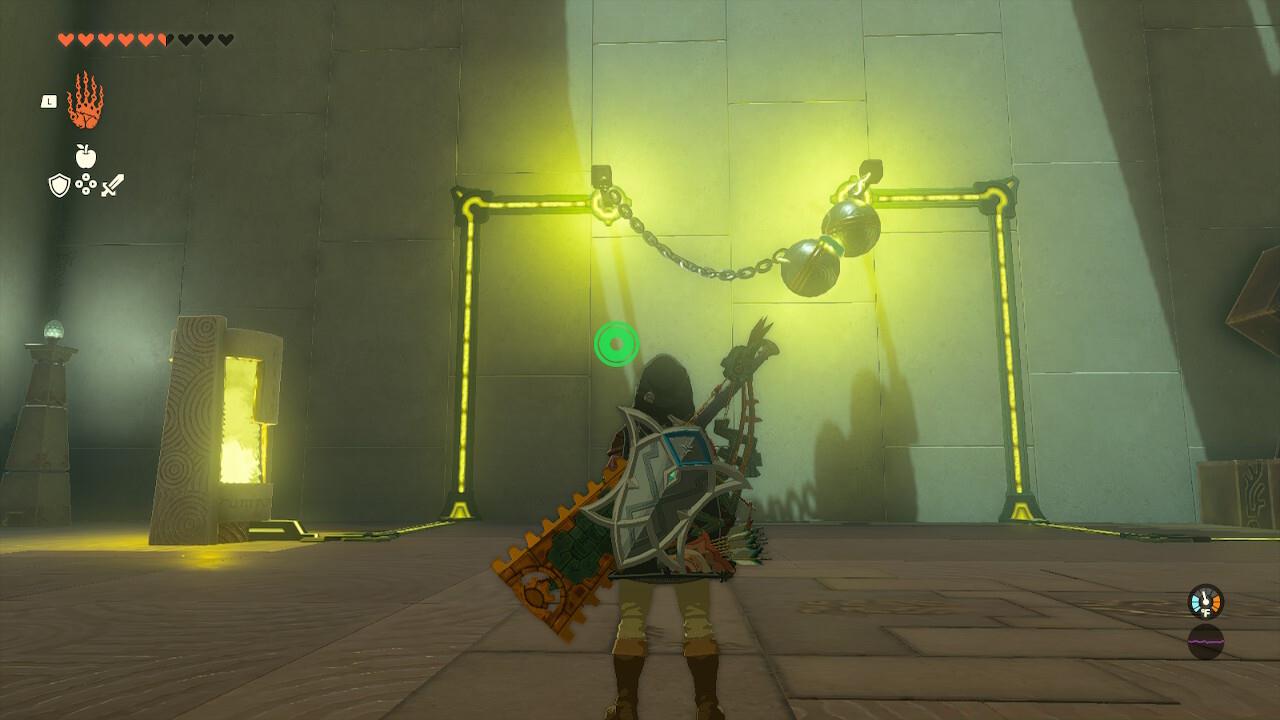Click the Fahrenheit temperature gauge
Screen dimensions: 1280x720
(1207, 603)
